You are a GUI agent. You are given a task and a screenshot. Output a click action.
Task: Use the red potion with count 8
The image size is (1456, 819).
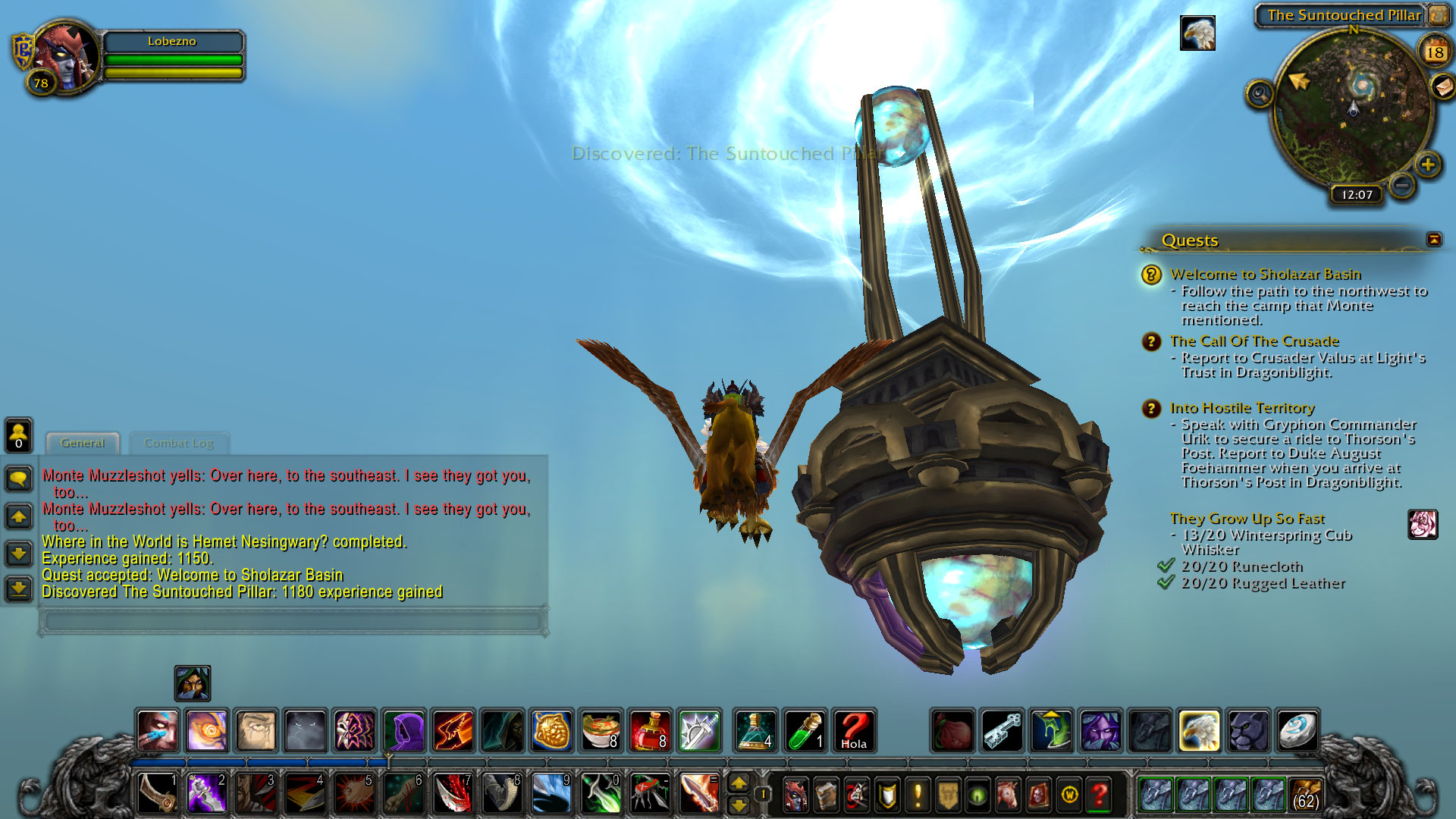[x=650, y=731]
